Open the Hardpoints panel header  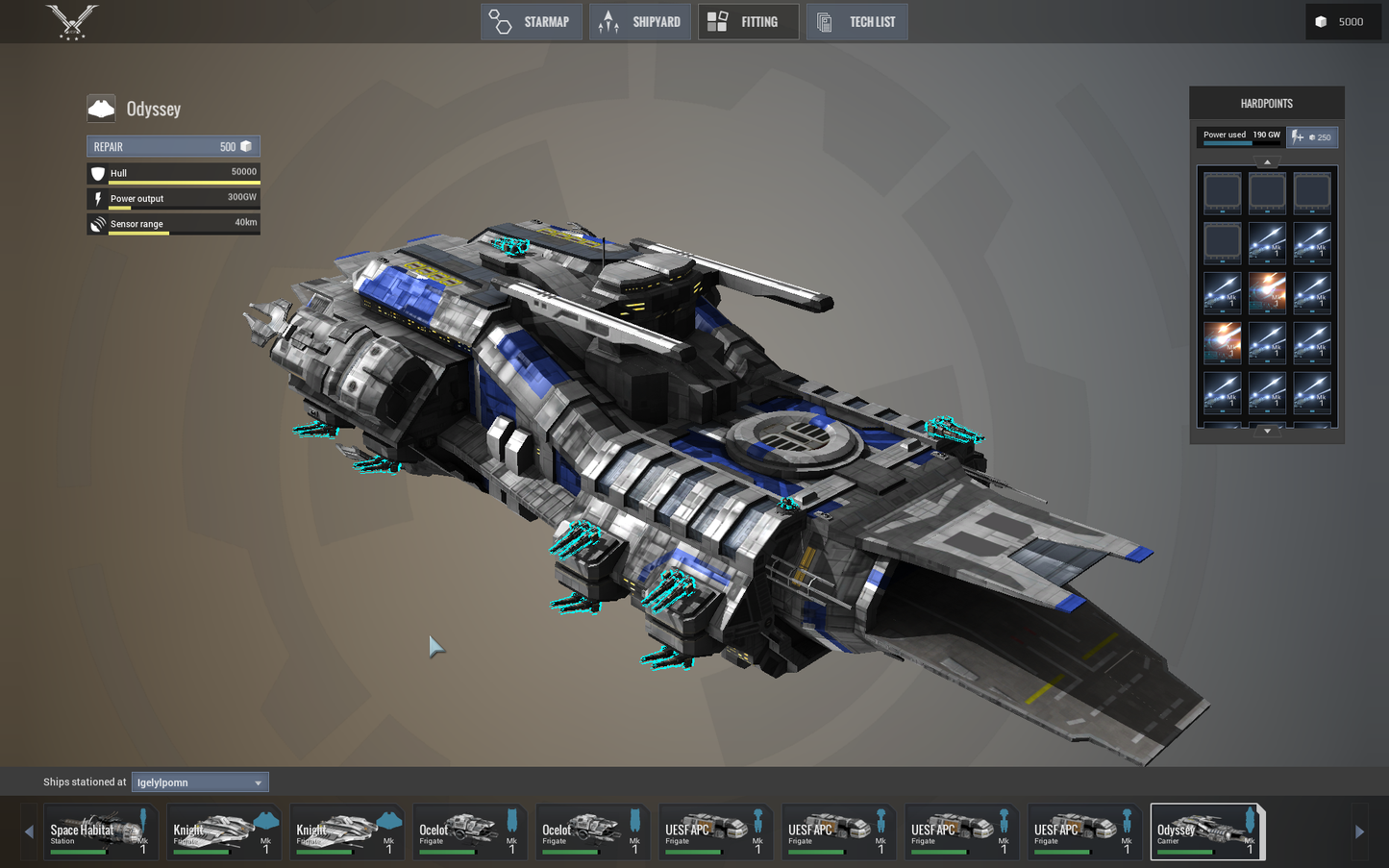tap(1266, 103)
